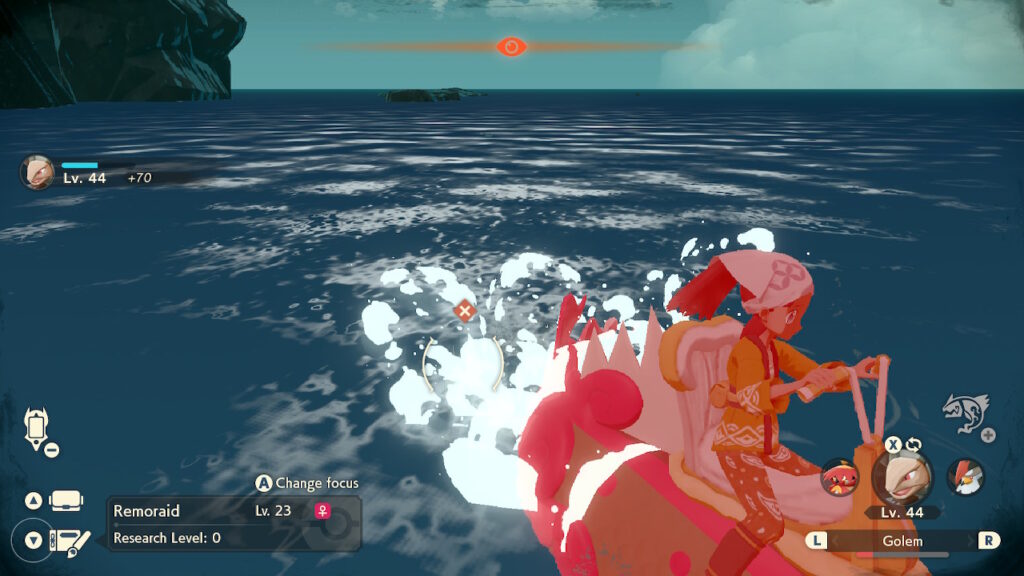This screenshot has height=576, width=1024.
Task: Click the Basculegion ride Pokémon icon
Action: (965, 412)
